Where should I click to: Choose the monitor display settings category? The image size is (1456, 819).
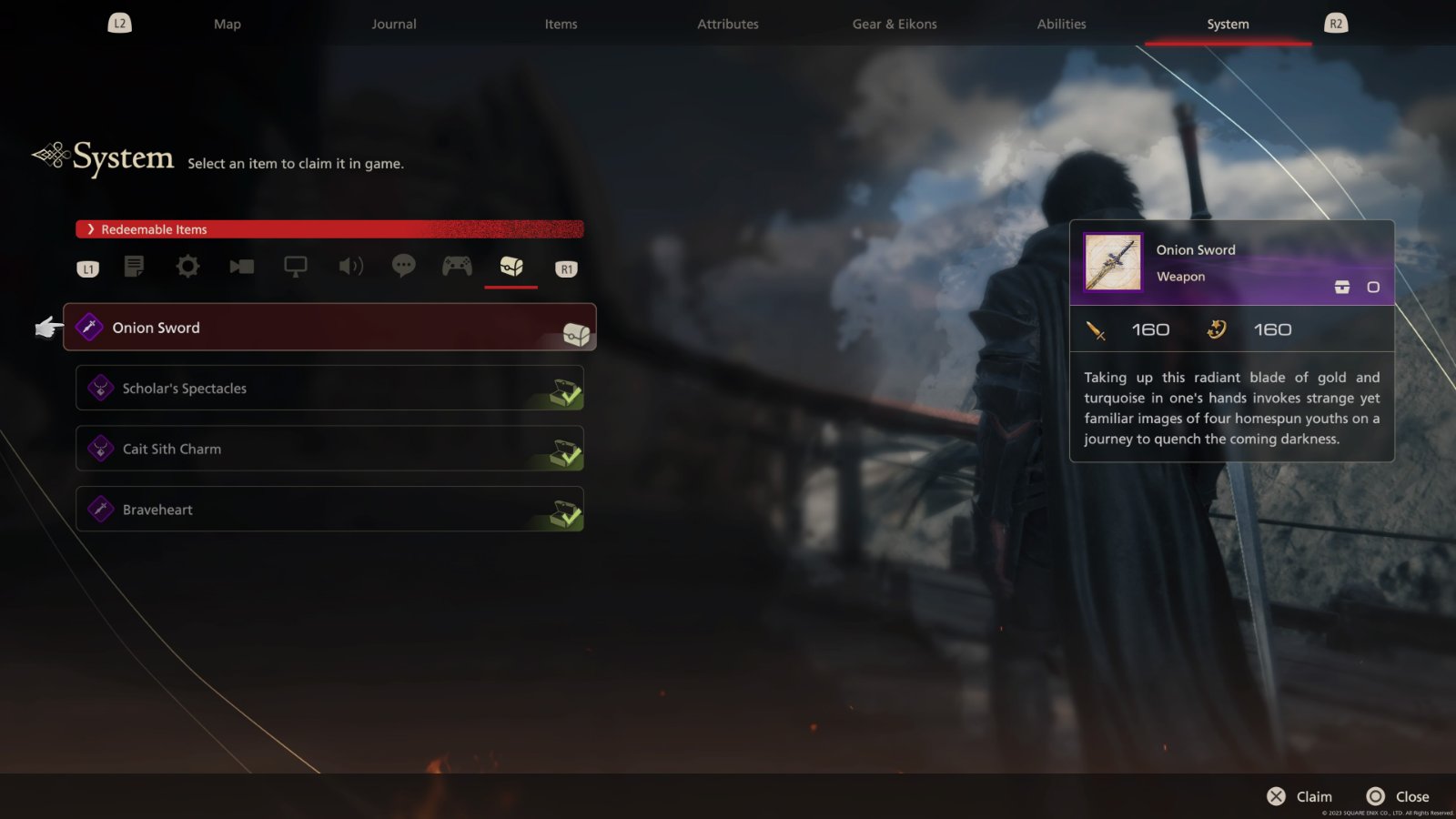[296, 267]
